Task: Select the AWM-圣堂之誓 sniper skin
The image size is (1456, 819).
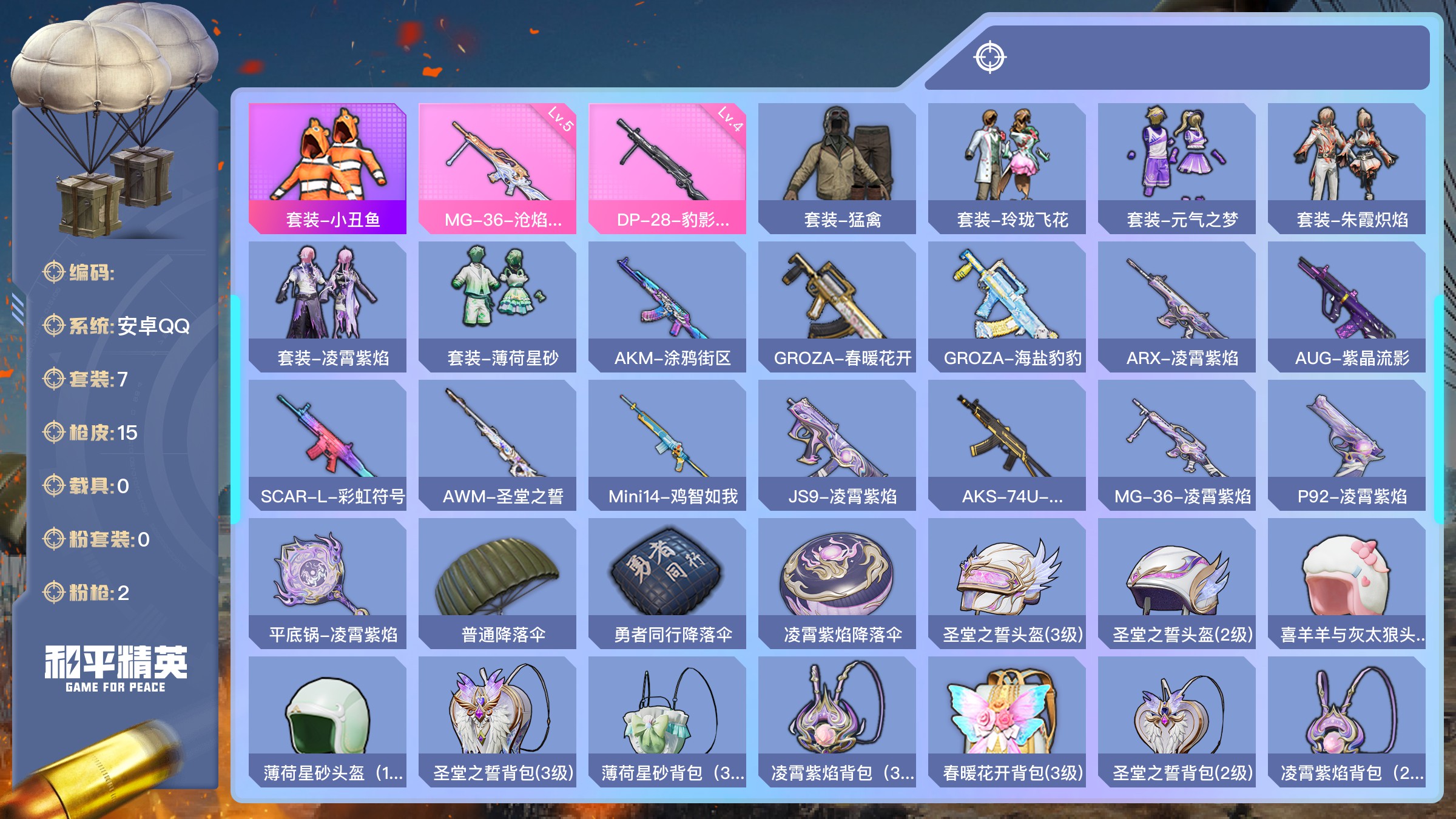Action: [497, 445]
